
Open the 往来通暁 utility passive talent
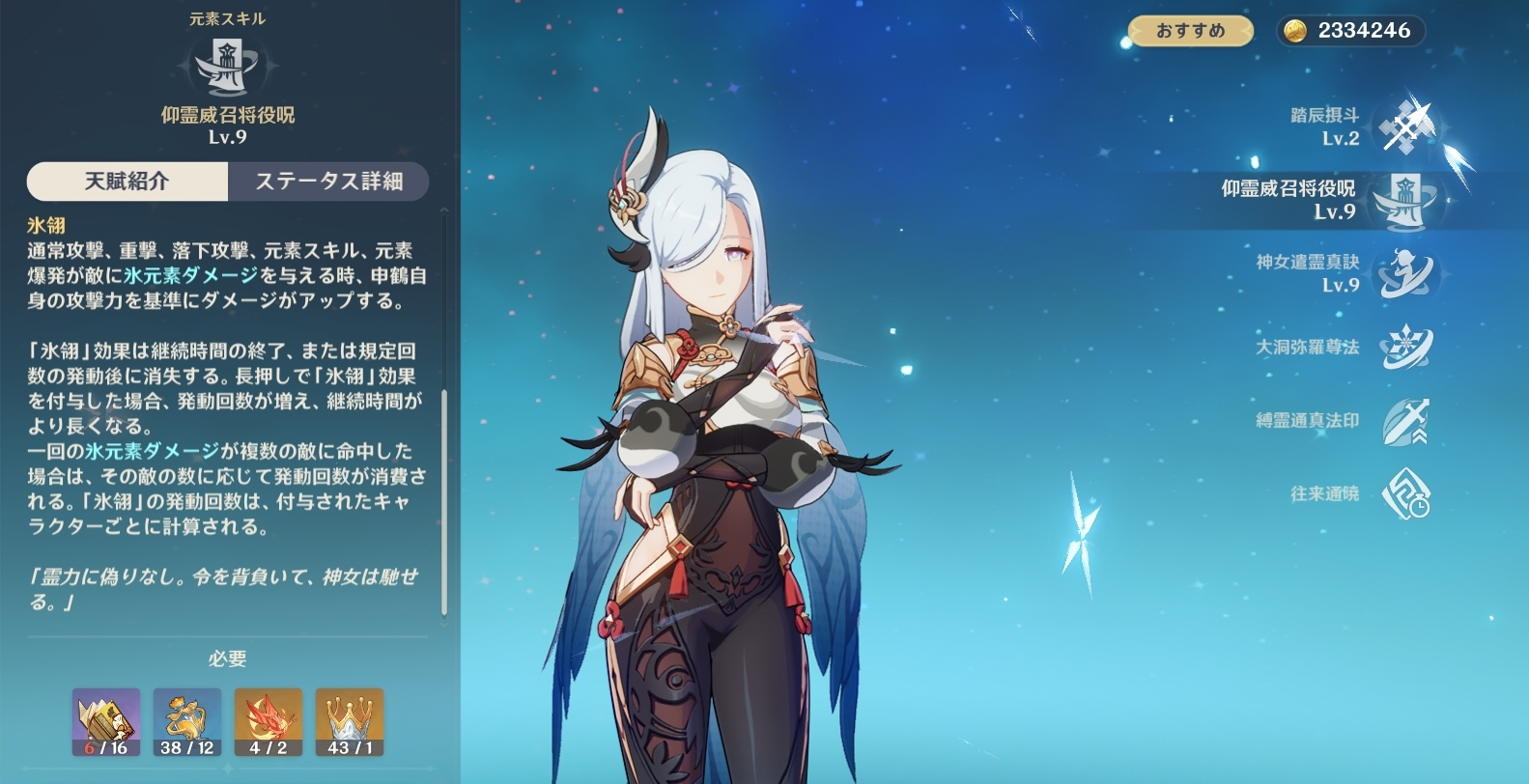pos(1405,494)
